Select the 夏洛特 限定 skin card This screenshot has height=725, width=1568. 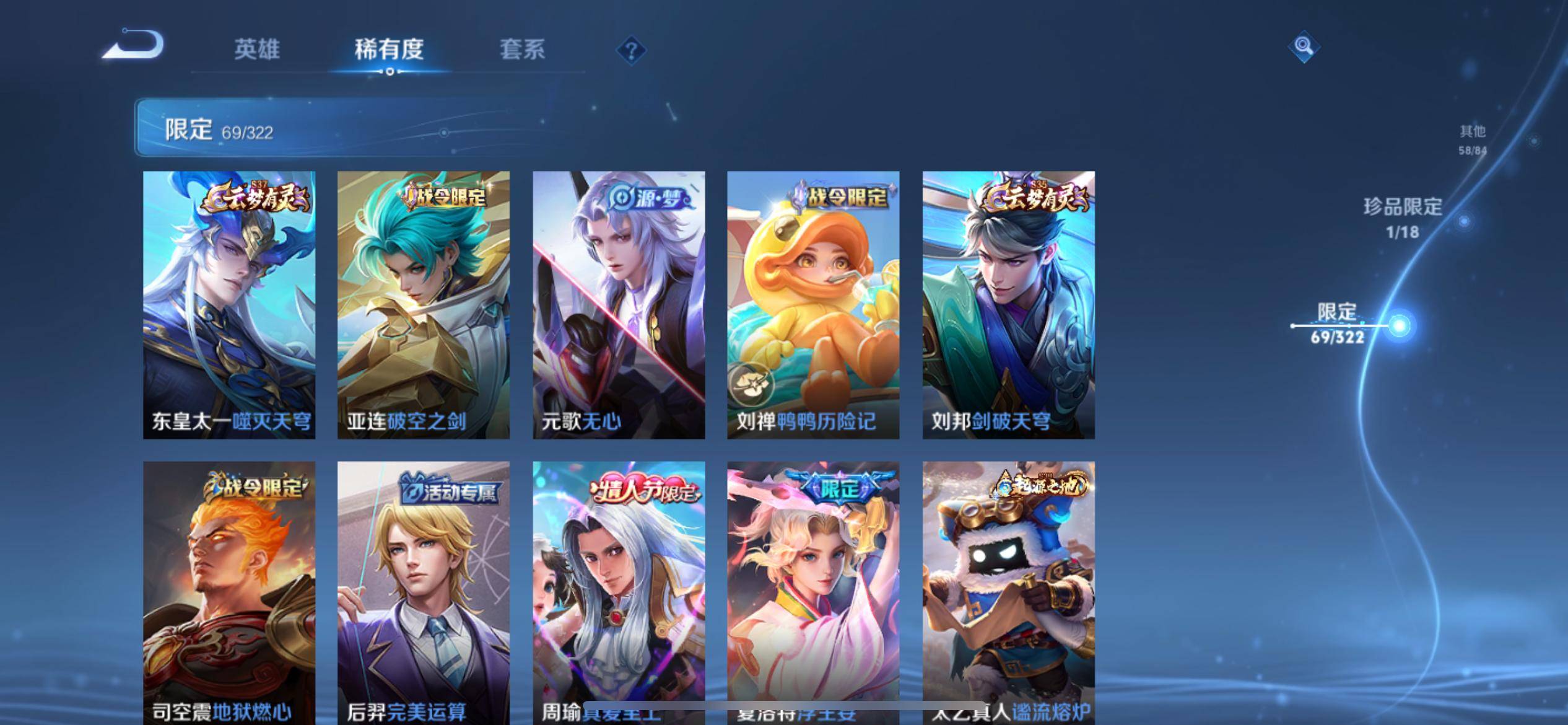coord(813,592)
